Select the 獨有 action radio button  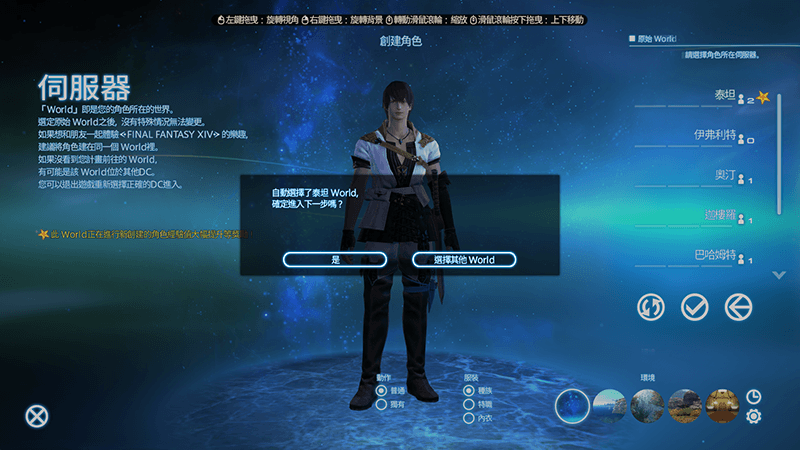coord(382,404)
